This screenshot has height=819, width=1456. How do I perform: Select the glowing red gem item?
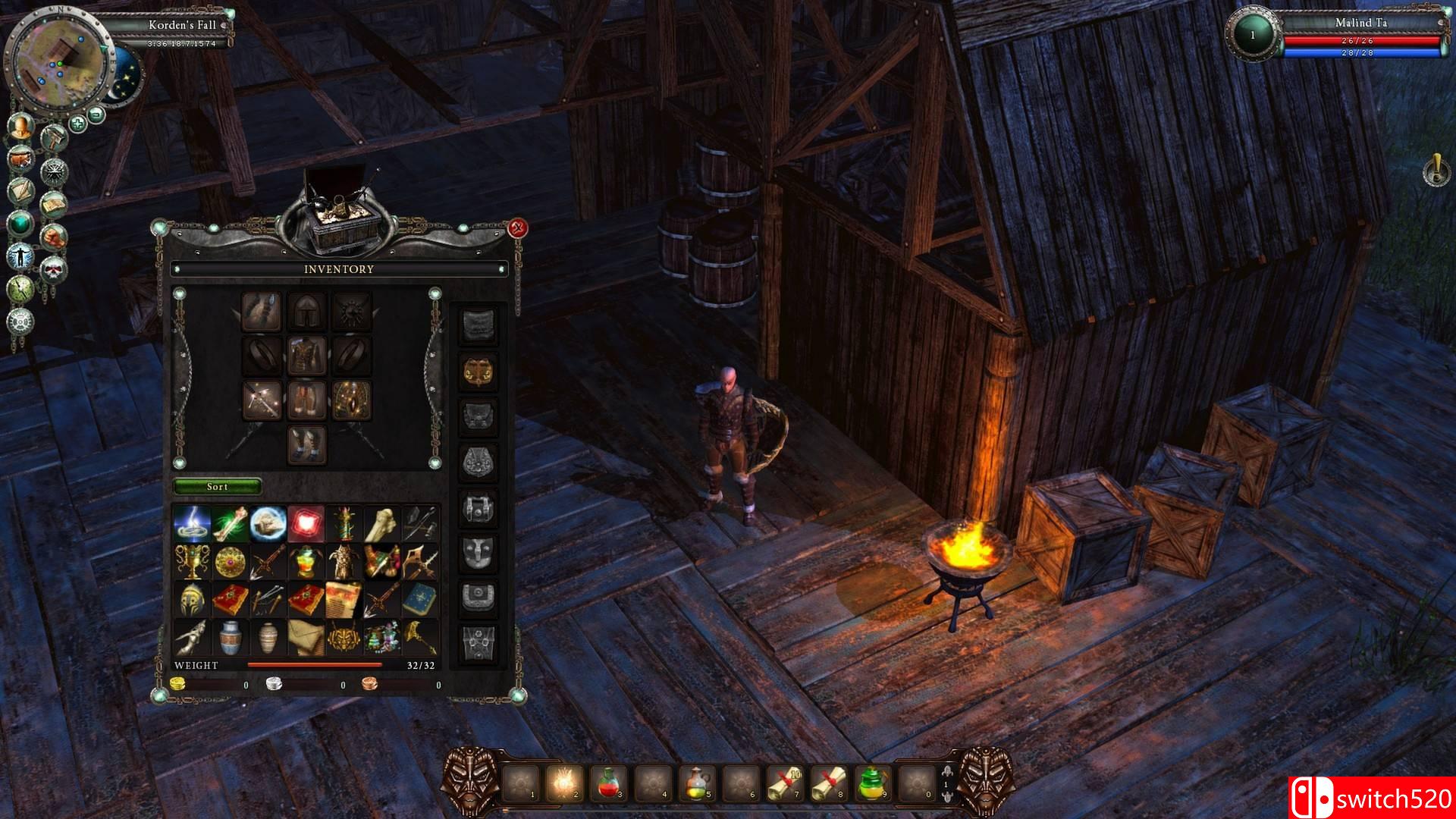pyautogui.click(x=306, y=523)
